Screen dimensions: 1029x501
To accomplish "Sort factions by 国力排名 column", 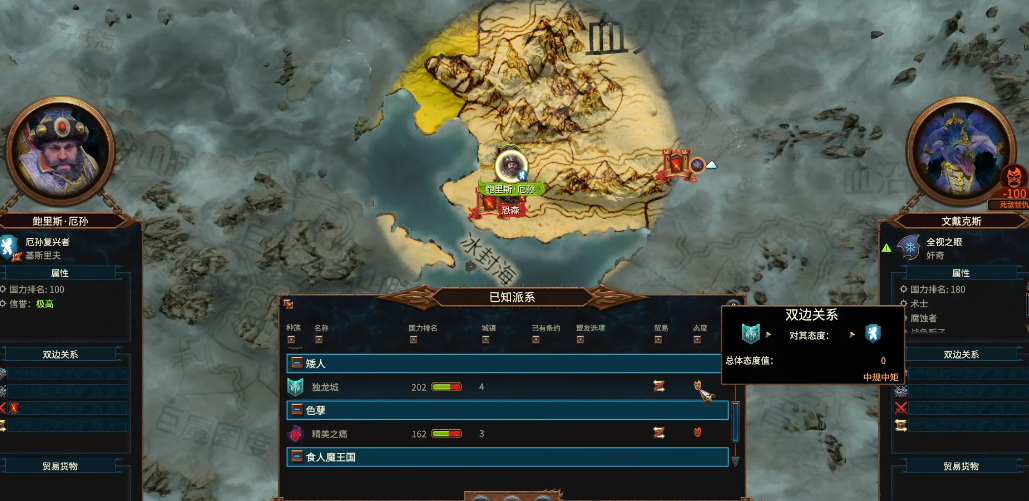I will [x=412, y=339].
